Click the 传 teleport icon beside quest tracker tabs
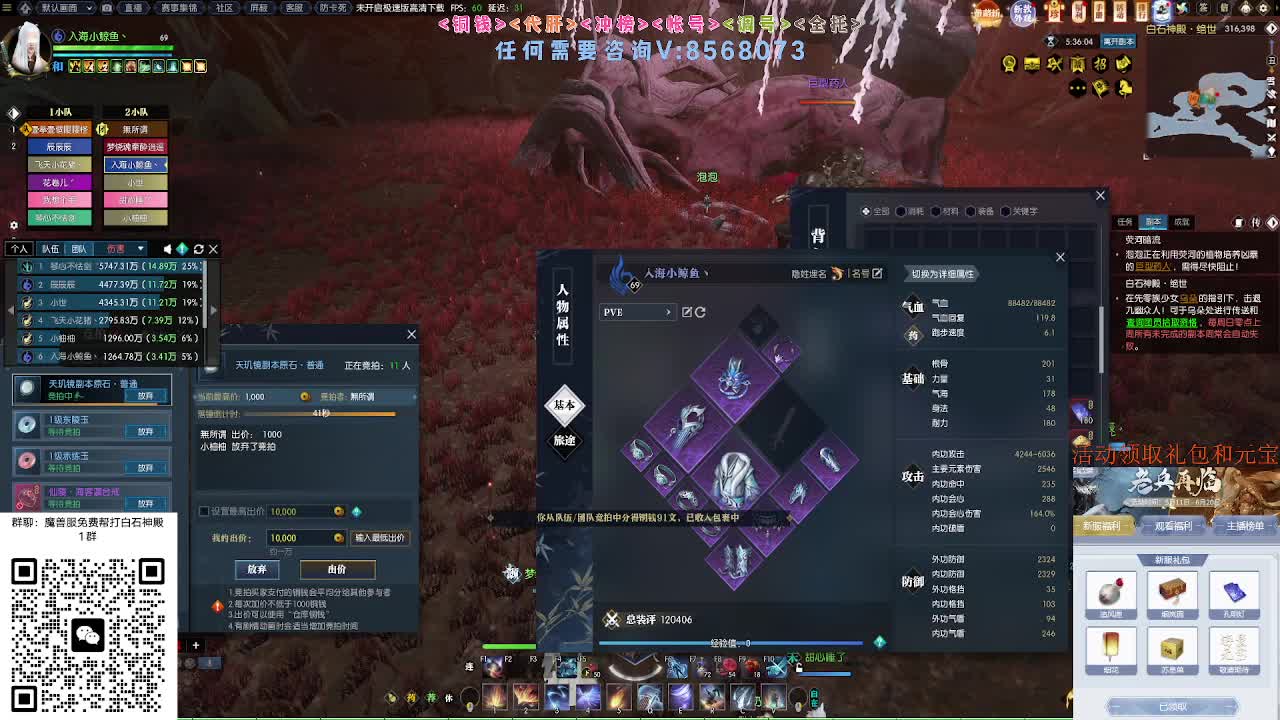Screen dimensions: 1280x720 1258,222
